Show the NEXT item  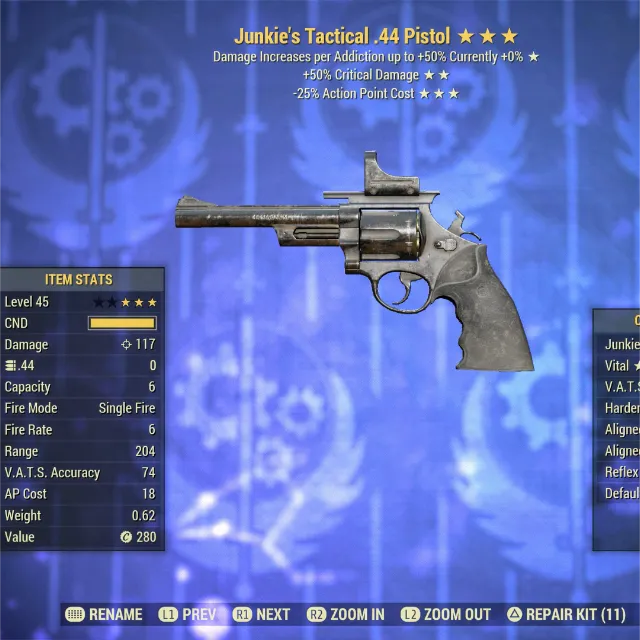tap(262, 614)
